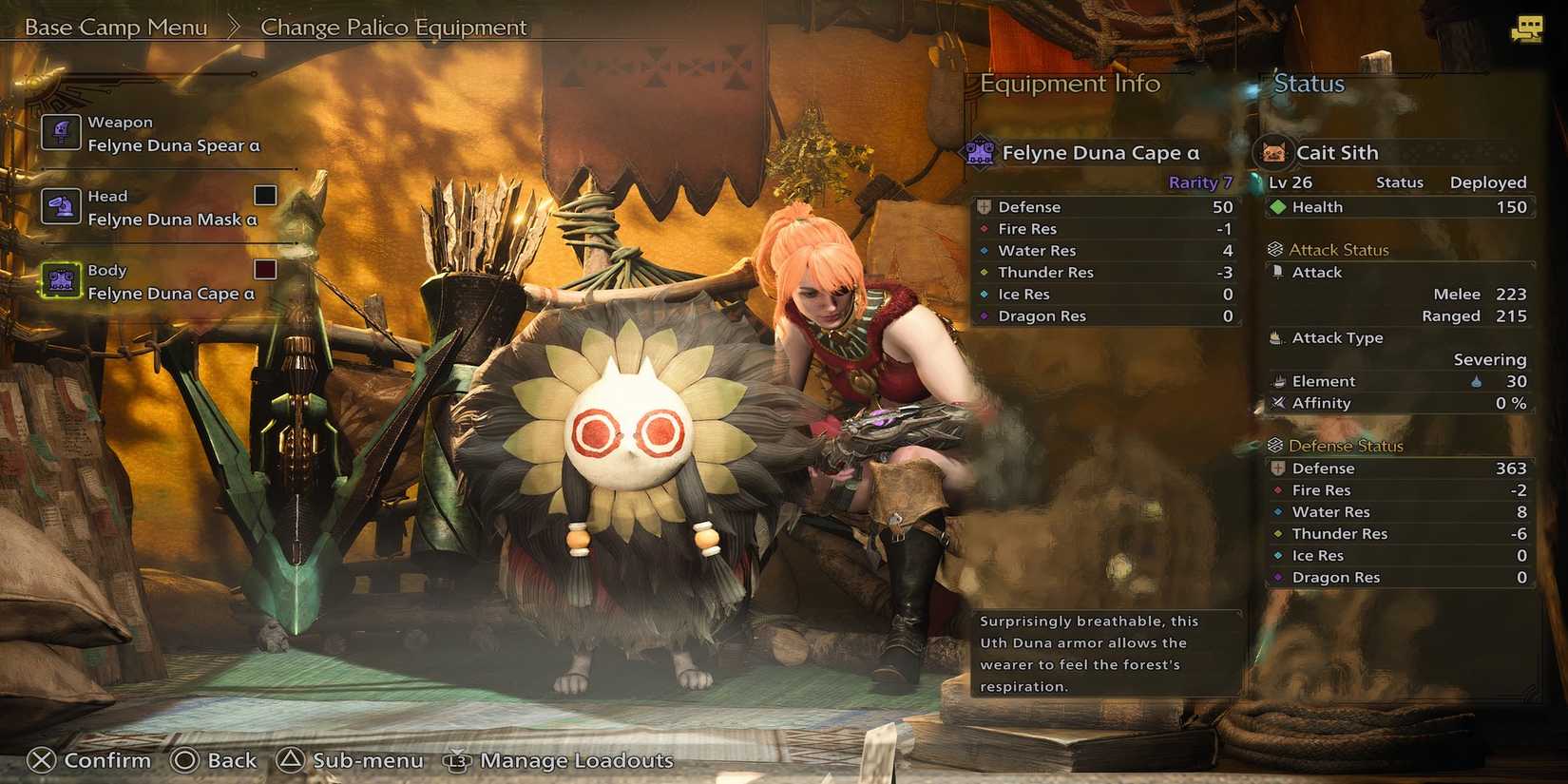Collapse the Defense Status section
The height and width of the screenshot is (784, 1568).
[1274, 445]
